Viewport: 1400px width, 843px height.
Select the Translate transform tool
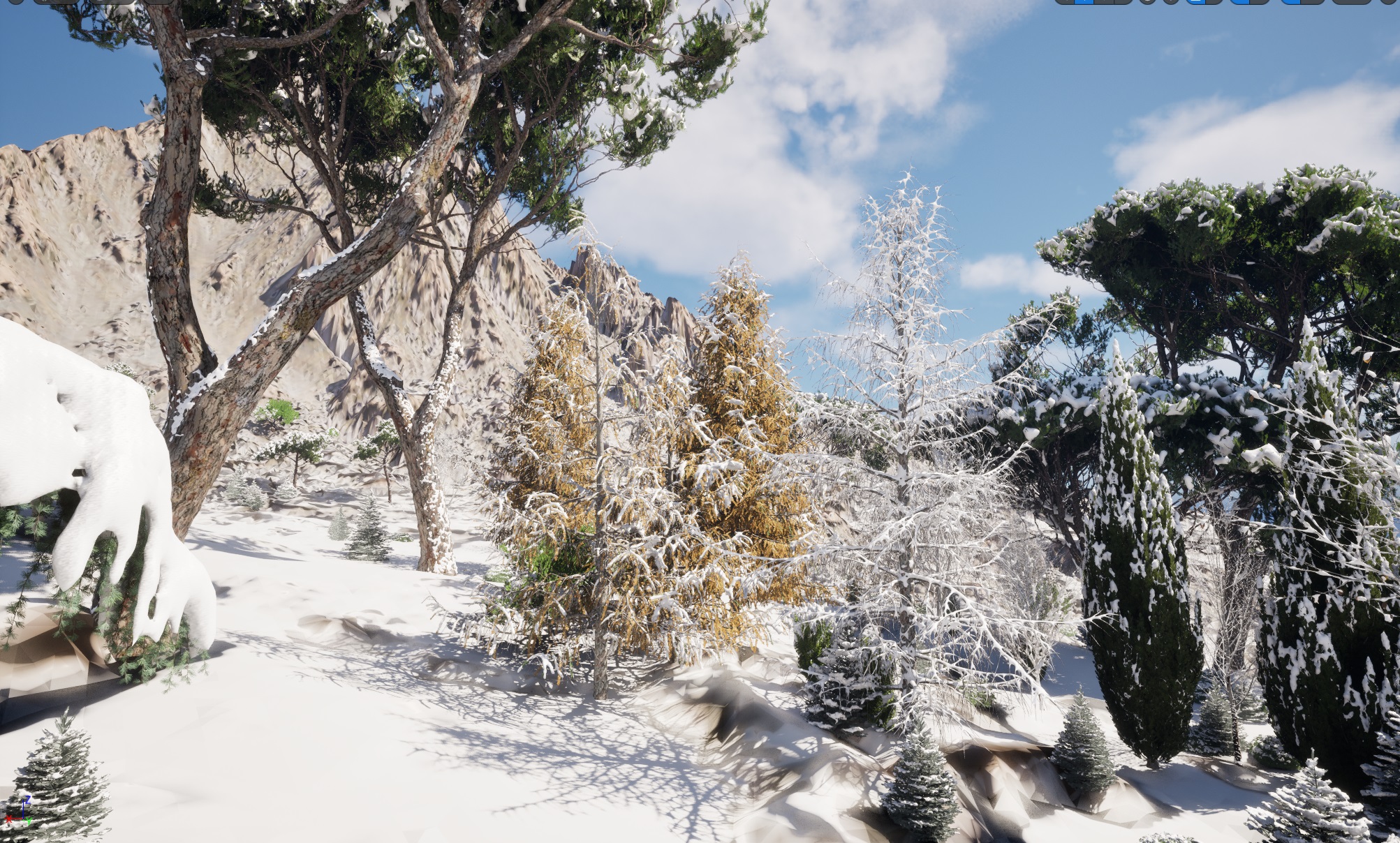tap(1082, 4)
